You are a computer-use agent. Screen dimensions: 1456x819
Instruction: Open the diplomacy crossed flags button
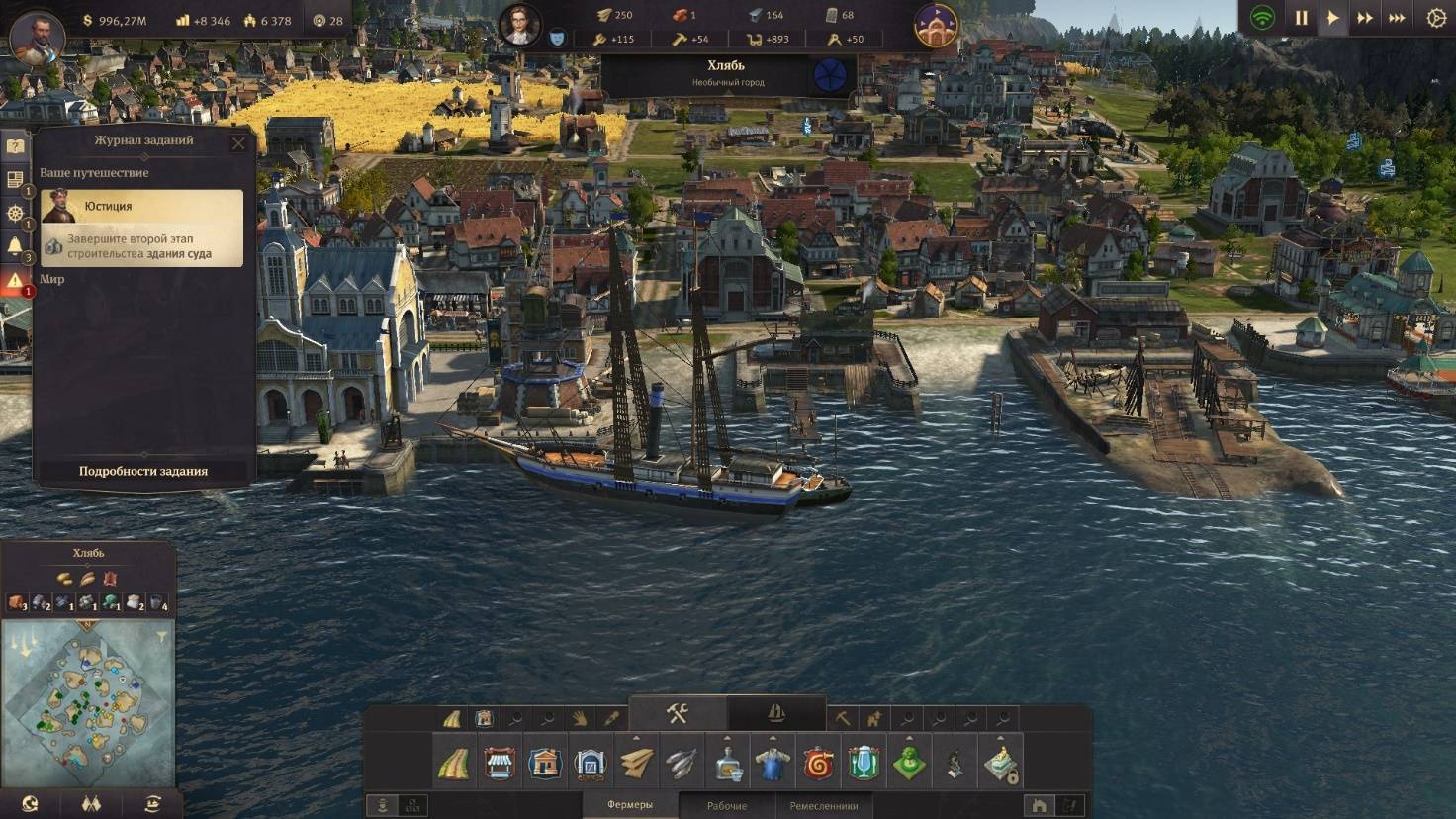tap(91, 804)
